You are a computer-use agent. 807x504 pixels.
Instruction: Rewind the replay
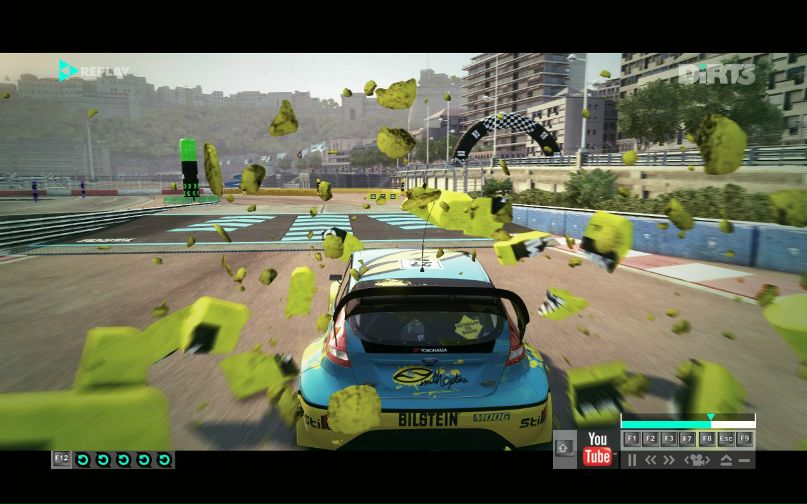point(650,460)
